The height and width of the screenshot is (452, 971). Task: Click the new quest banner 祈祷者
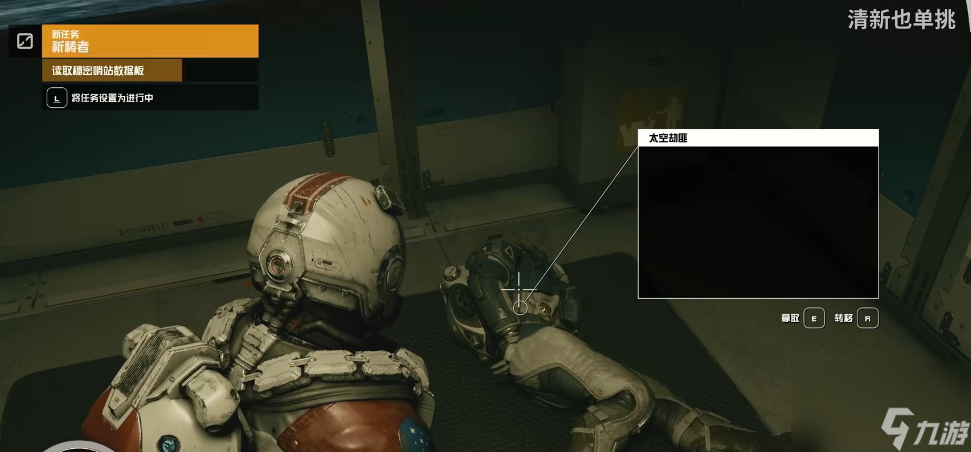click(150, 41)
